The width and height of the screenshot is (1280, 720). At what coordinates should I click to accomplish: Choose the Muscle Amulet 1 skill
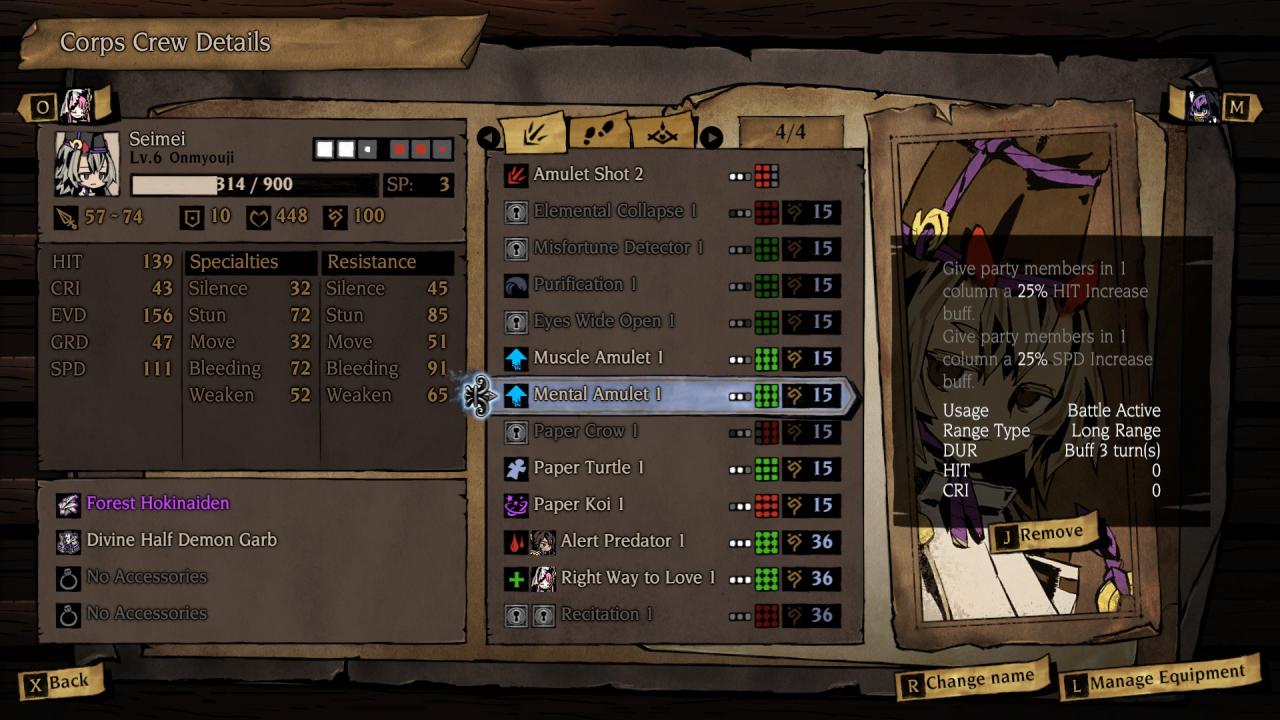(x=598, y=358)
